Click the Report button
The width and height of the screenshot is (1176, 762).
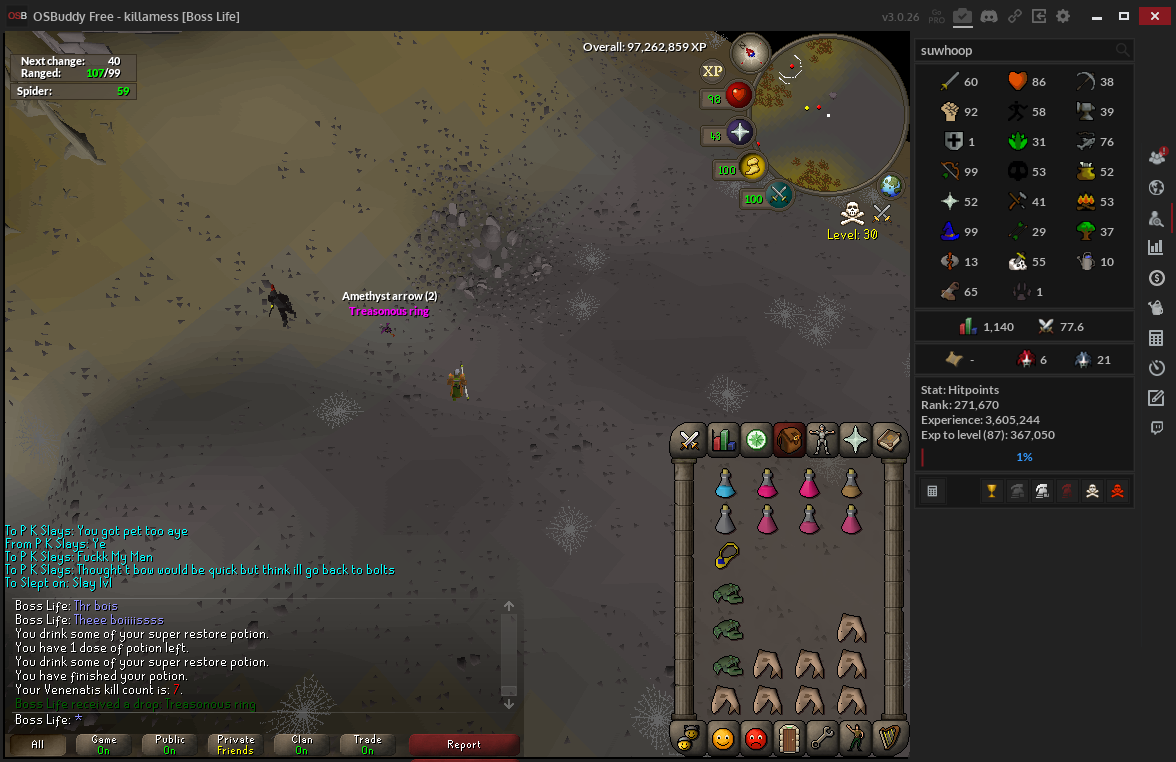point(464,744)
